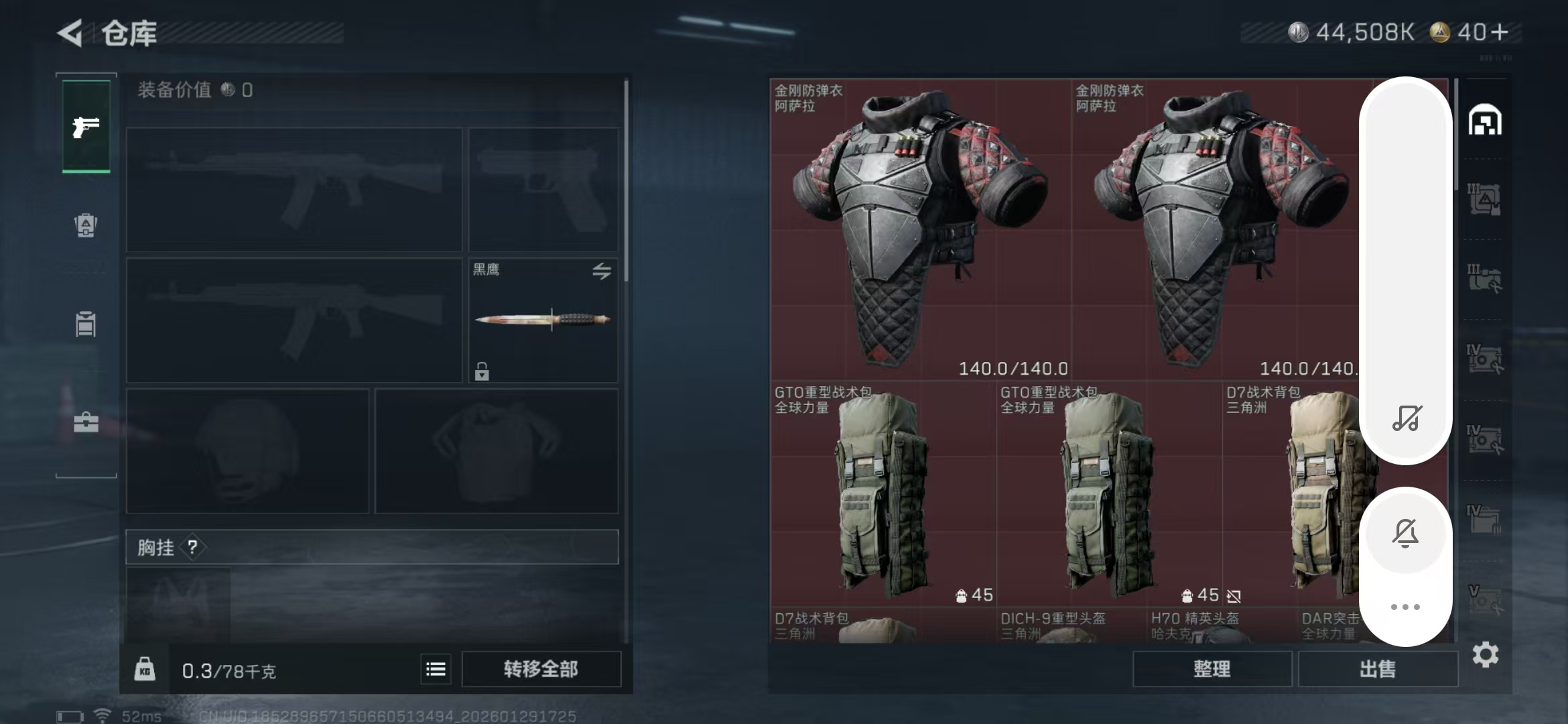Go back from the 仓库 warehouse screen
Image resolution: width=1568 pixels, height=724 pixels.
70,33
